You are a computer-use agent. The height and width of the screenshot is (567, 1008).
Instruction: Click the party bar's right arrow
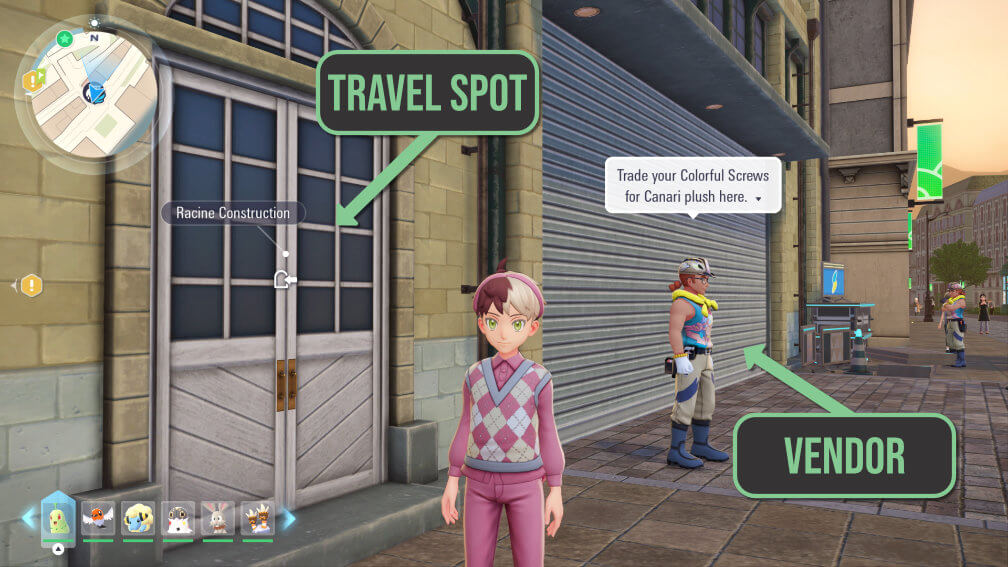pos(288,518)
